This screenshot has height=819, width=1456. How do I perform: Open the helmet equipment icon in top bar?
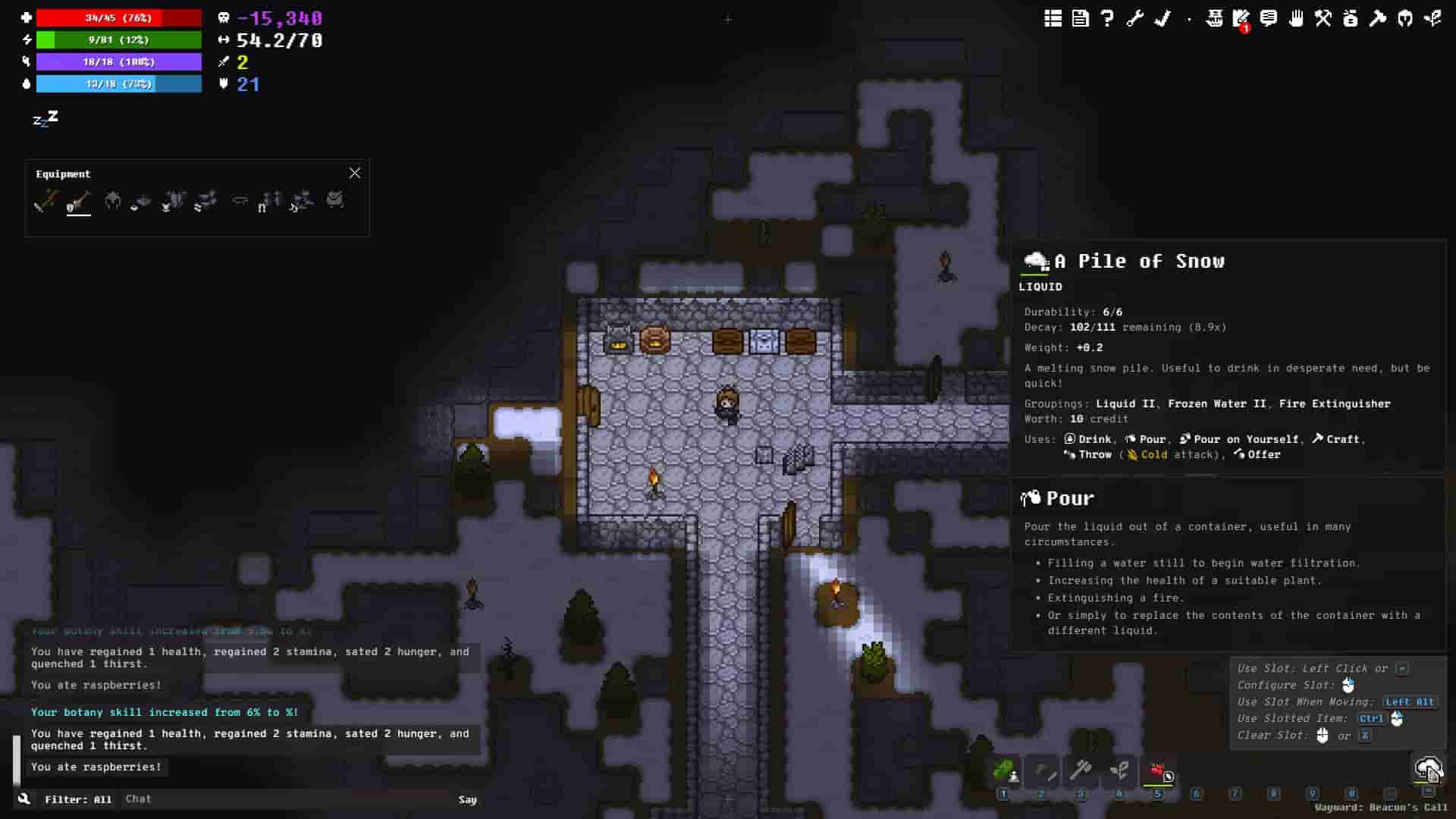pyautogui.click(x=1405, y=18)
